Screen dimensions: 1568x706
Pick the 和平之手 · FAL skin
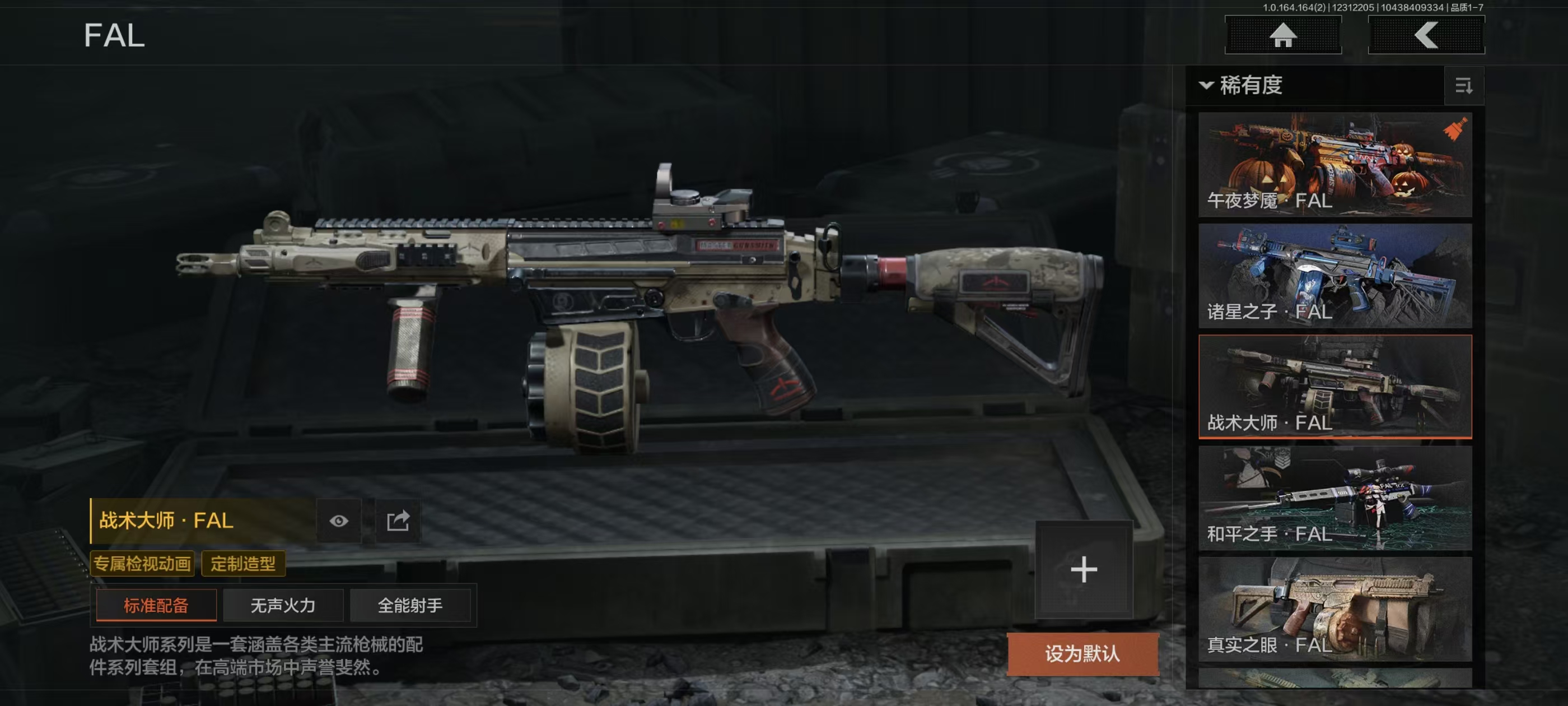pos(1334,498)
